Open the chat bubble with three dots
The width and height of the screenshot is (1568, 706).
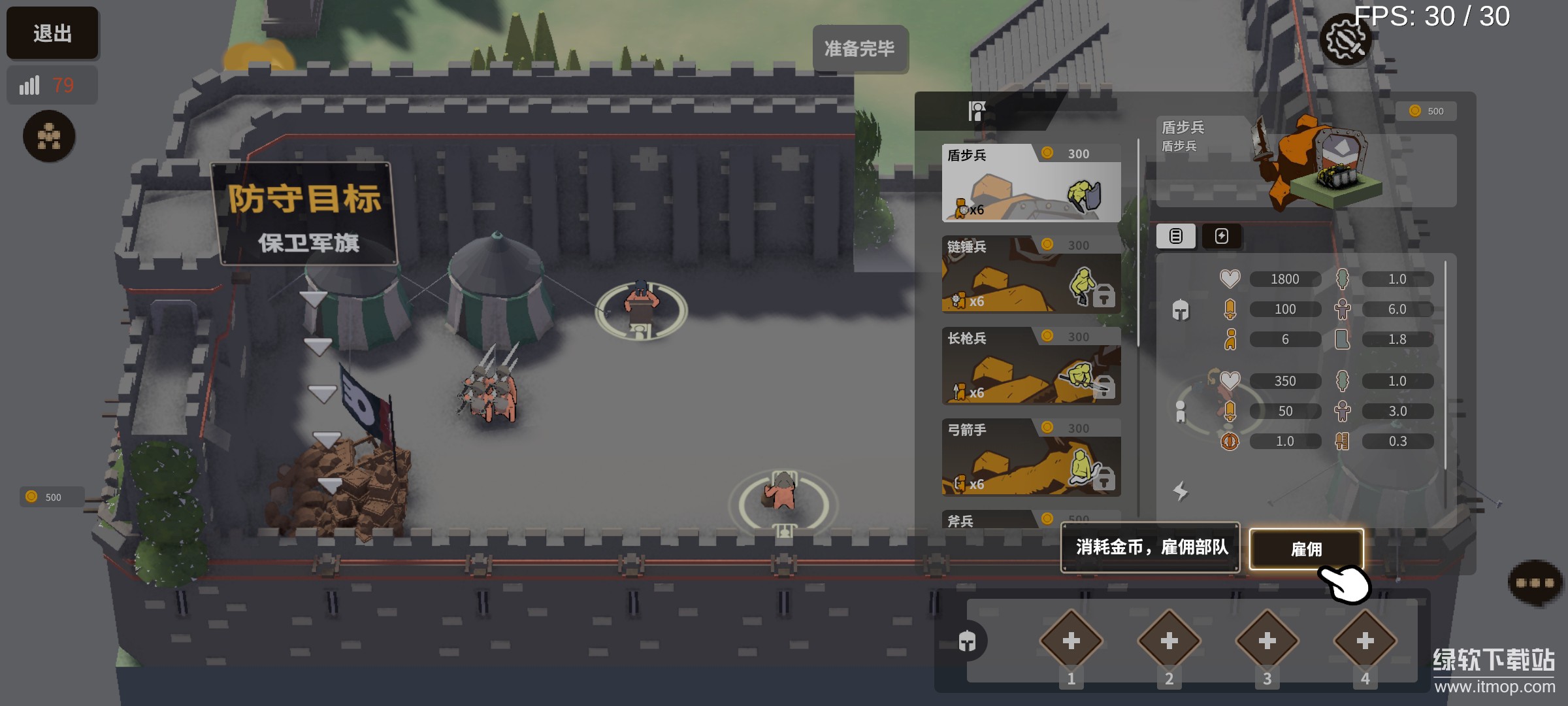coord(1535,582)
